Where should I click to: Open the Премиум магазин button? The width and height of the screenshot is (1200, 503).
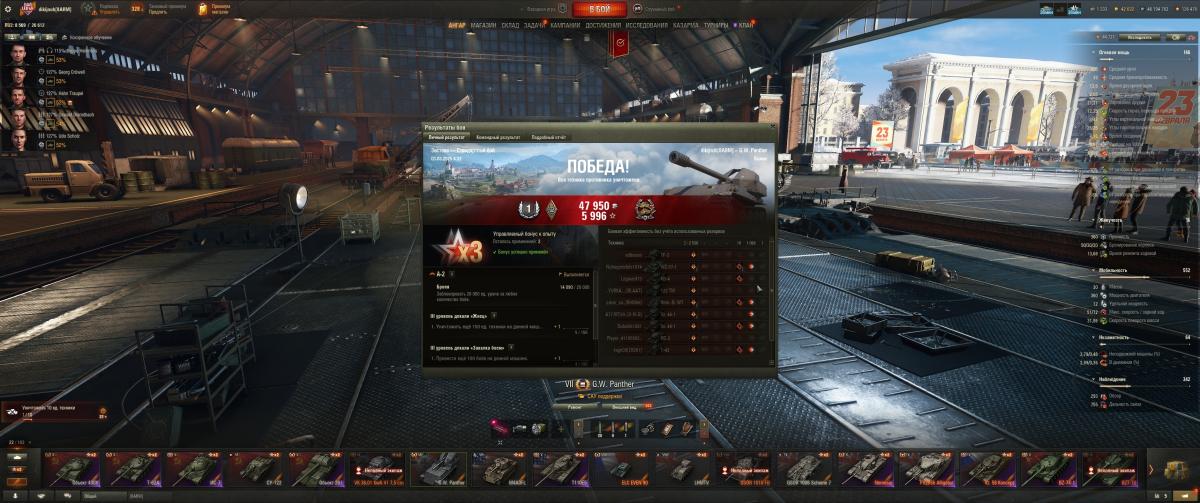pyautogui.click(x=216, y=9)
